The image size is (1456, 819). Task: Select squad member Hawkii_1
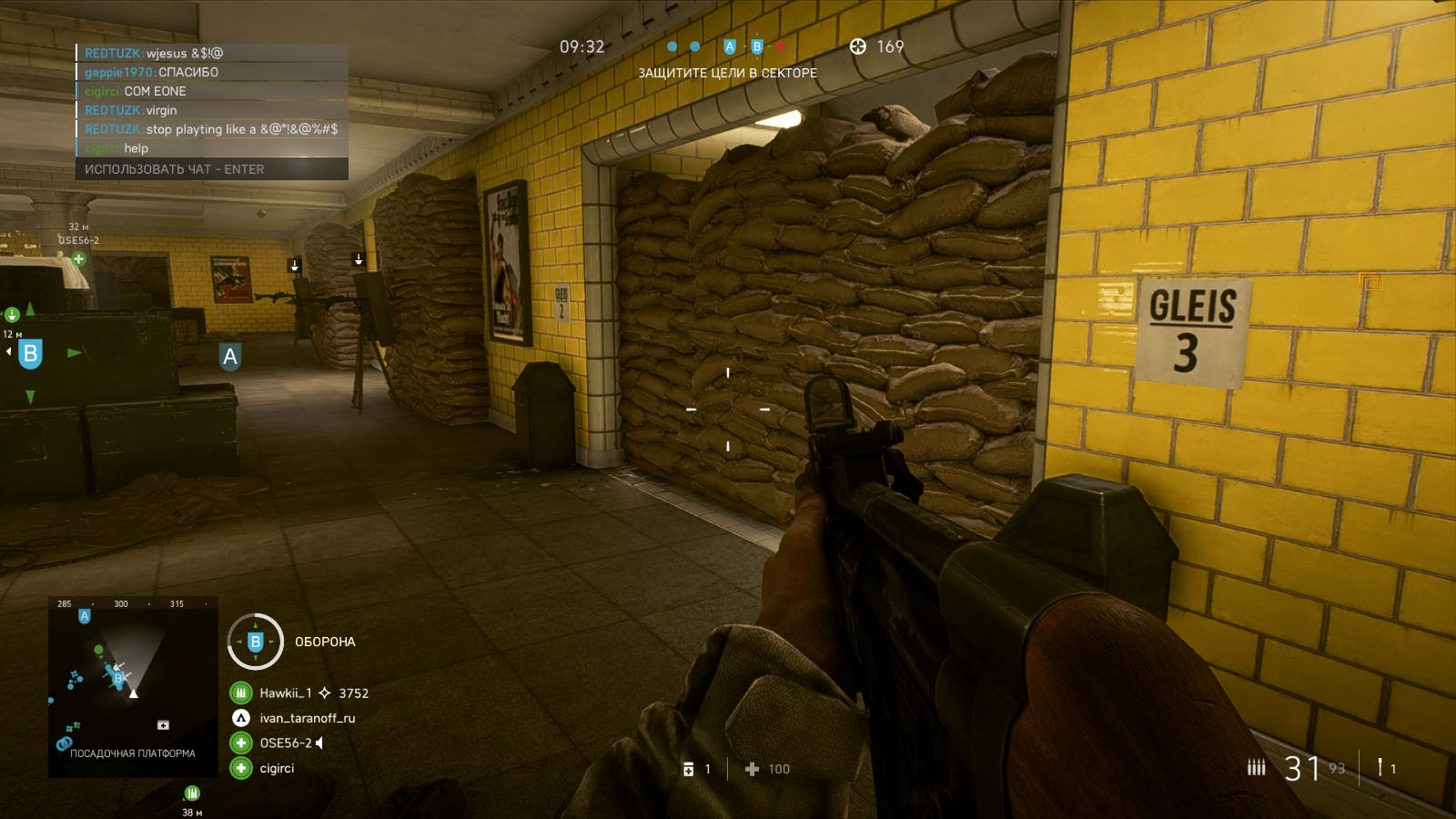point(286,693)
